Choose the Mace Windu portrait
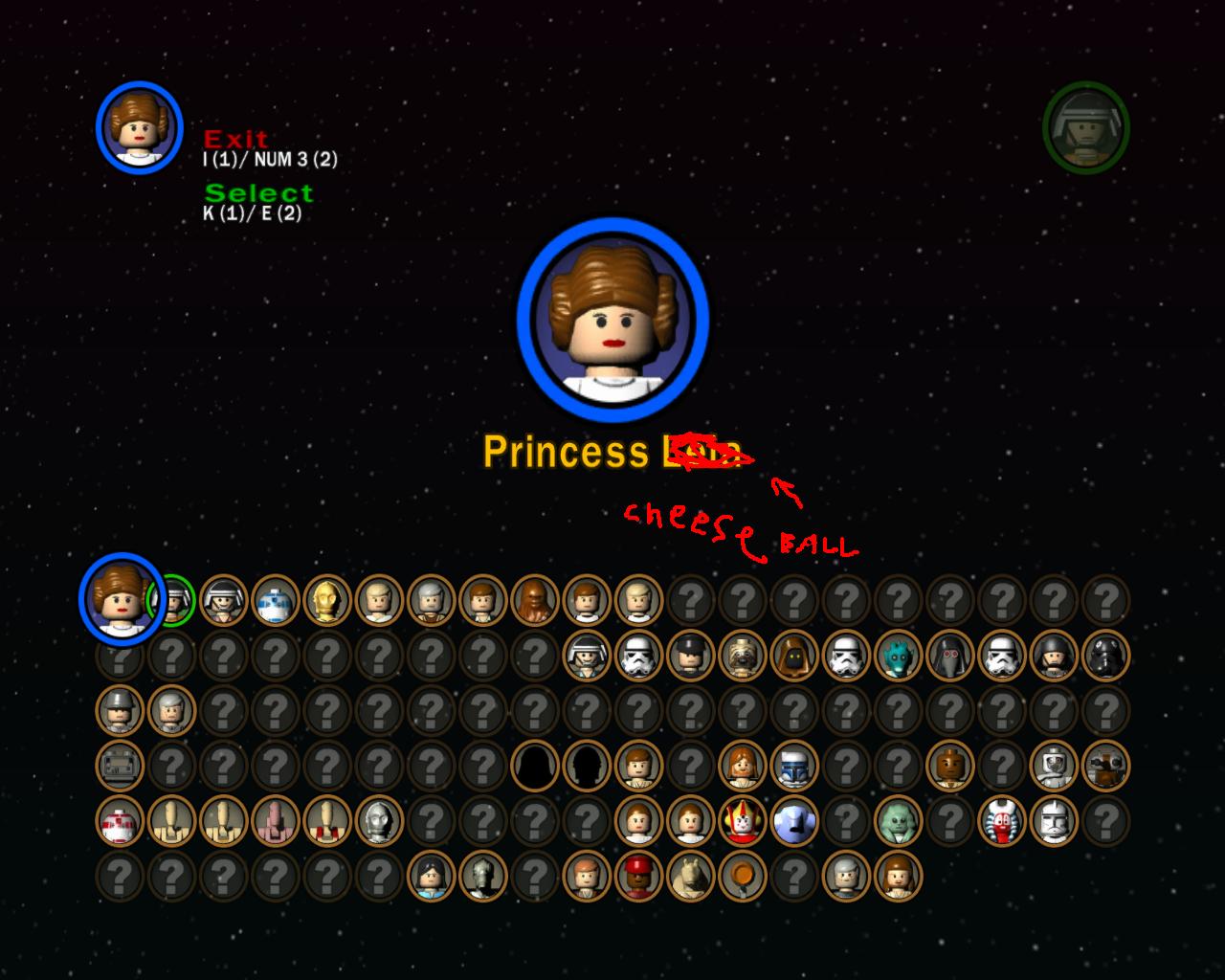Viewport: 1225px width, 980px height. (949, 766)
